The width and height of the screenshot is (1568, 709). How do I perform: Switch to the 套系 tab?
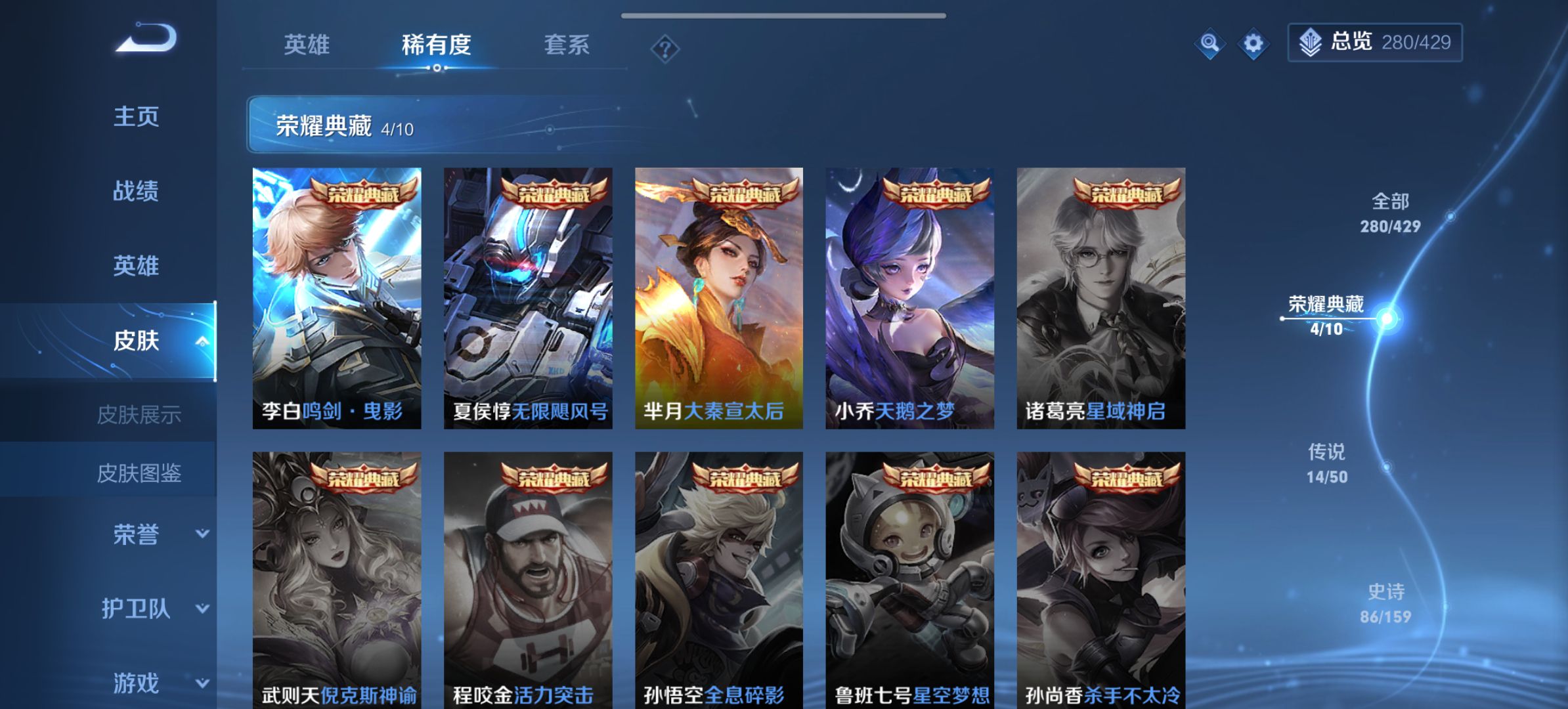pyautogui.click(x=566, y=45)
